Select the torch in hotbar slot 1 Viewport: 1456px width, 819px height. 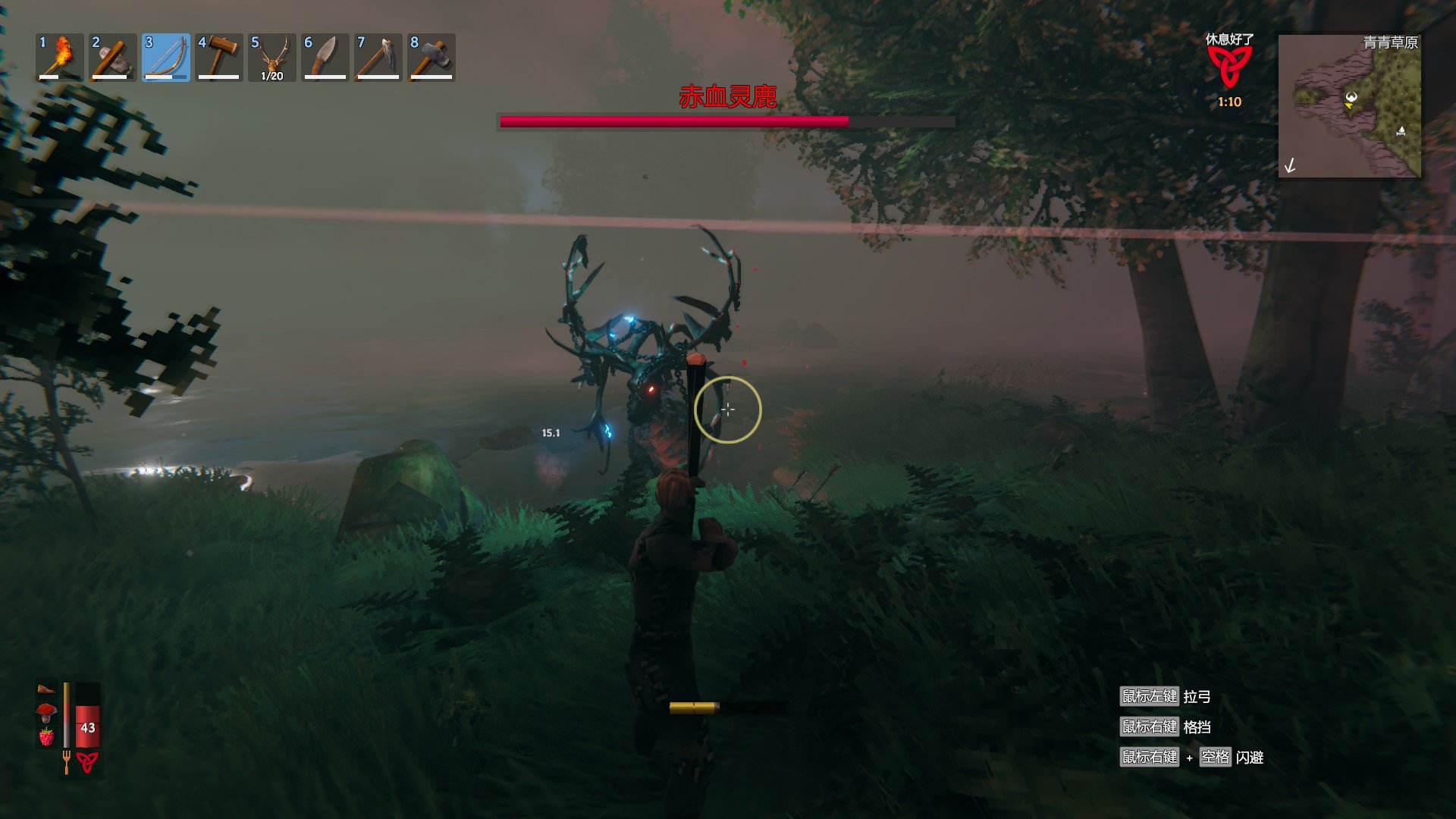click(60, 58)
